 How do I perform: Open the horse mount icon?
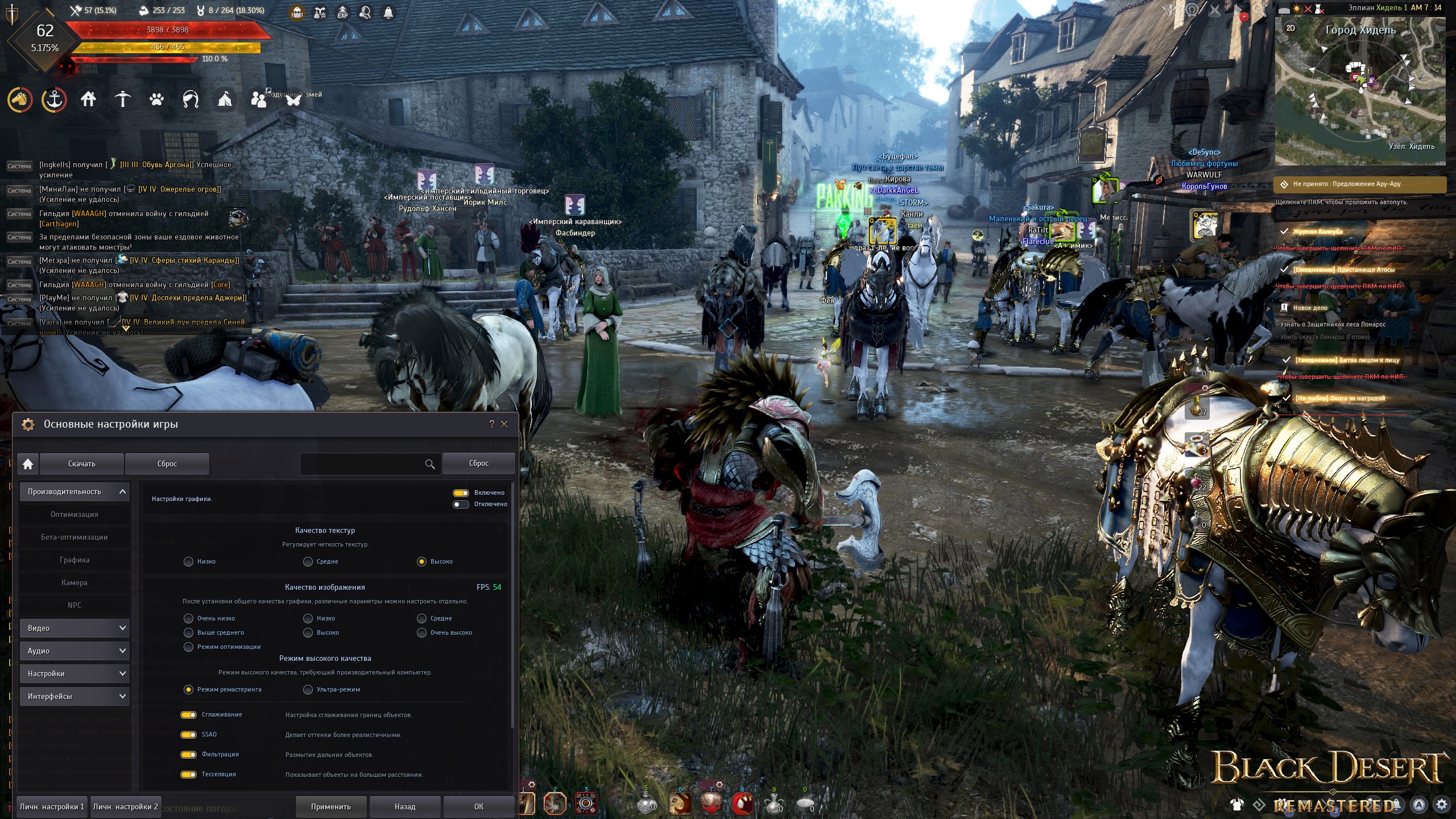click(20, 100)
